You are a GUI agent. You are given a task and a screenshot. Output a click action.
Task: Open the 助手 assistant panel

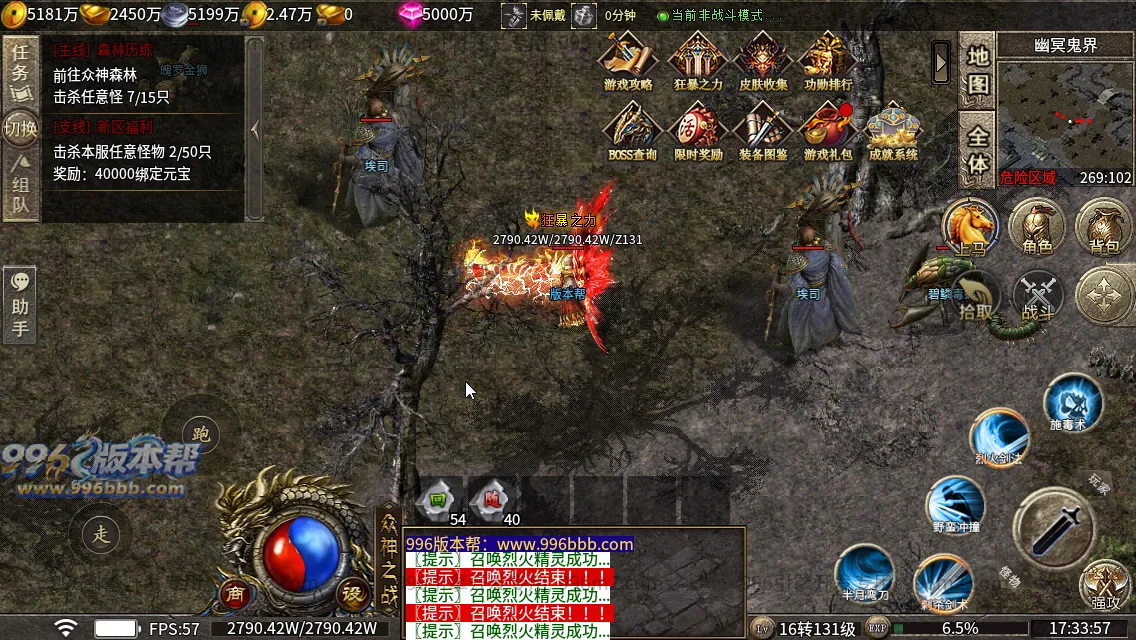pos(19,305)
